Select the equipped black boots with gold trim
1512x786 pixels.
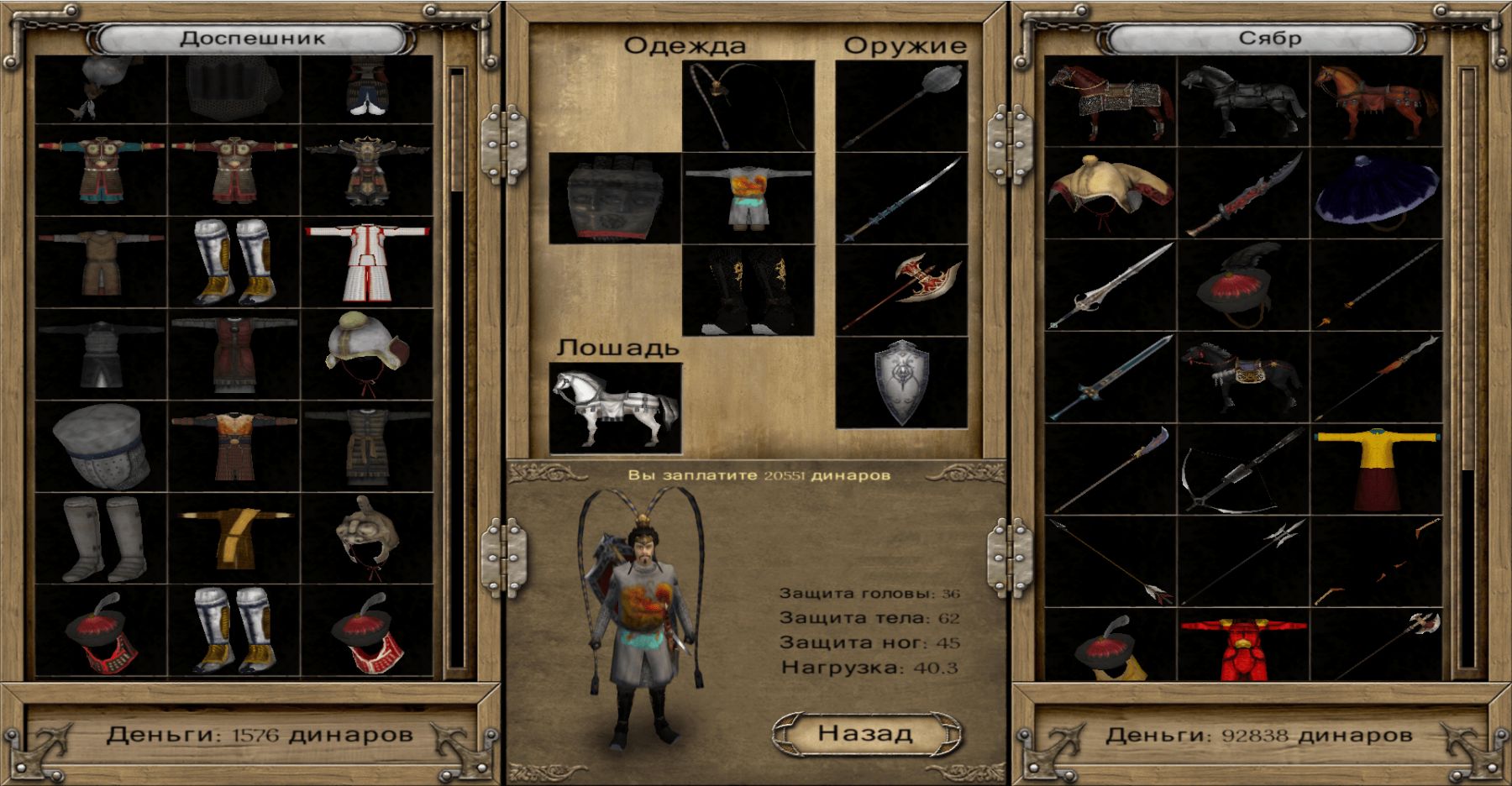pos(748,291)
